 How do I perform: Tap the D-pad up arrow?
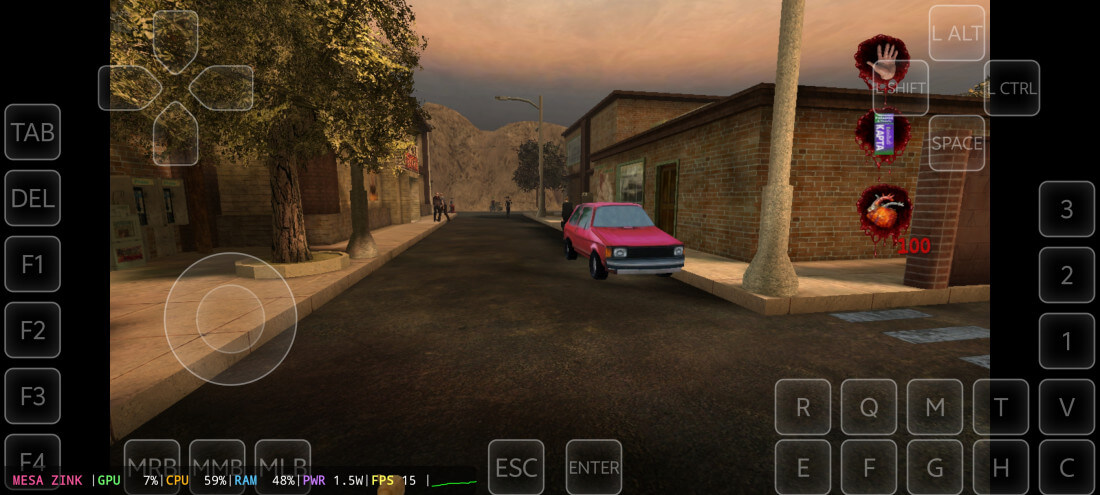click(x=175, y=42)
